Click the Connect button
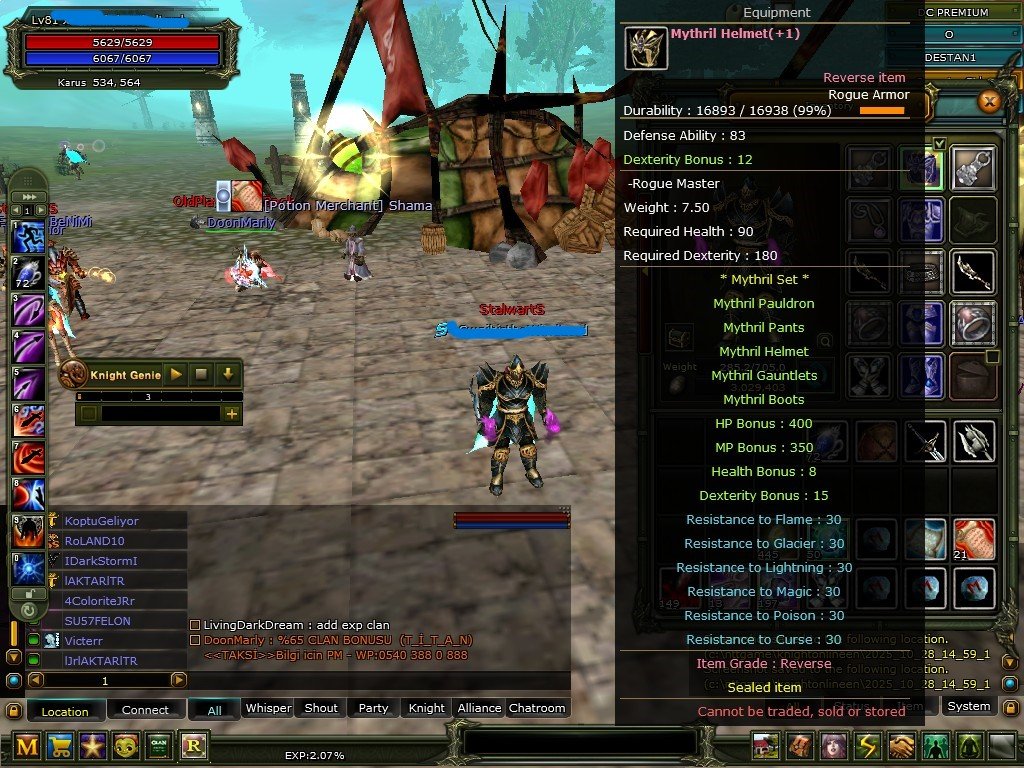Viewport: 1024px width, 768px height. tap(146, 710)
